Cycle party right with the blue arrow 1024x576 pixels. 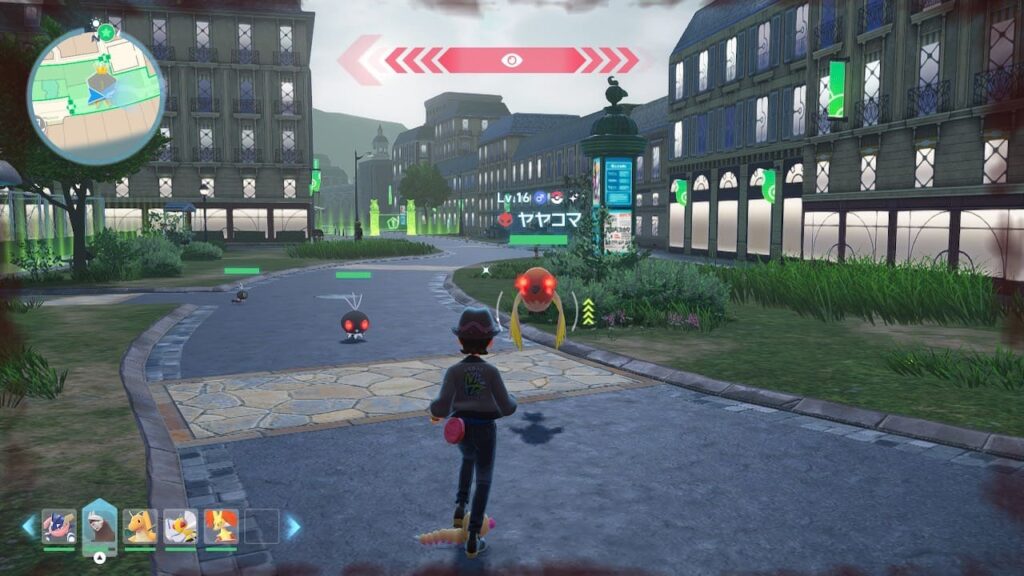tap(293, 526)
